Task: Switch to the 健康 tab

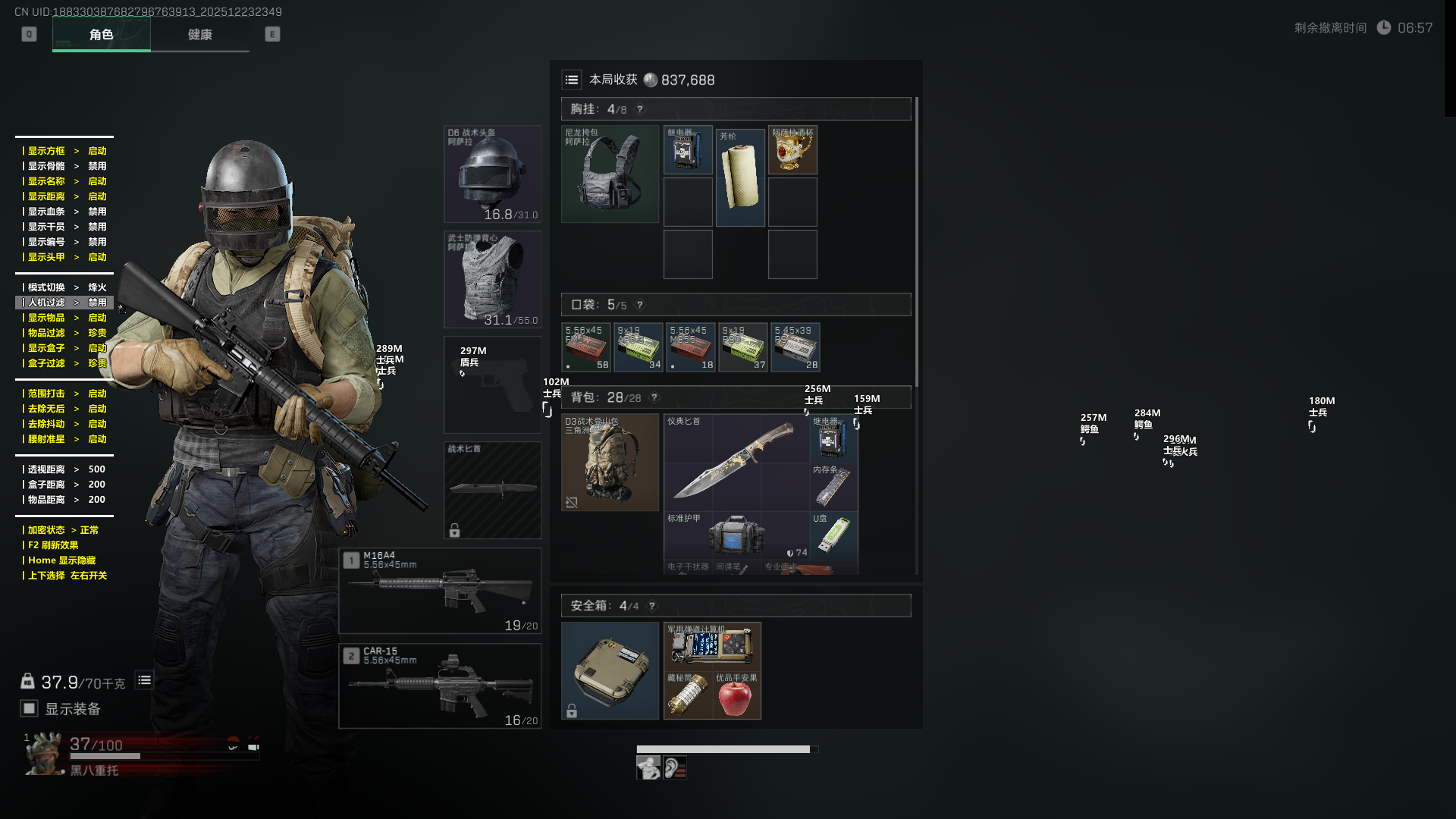Action: (199, 35)
